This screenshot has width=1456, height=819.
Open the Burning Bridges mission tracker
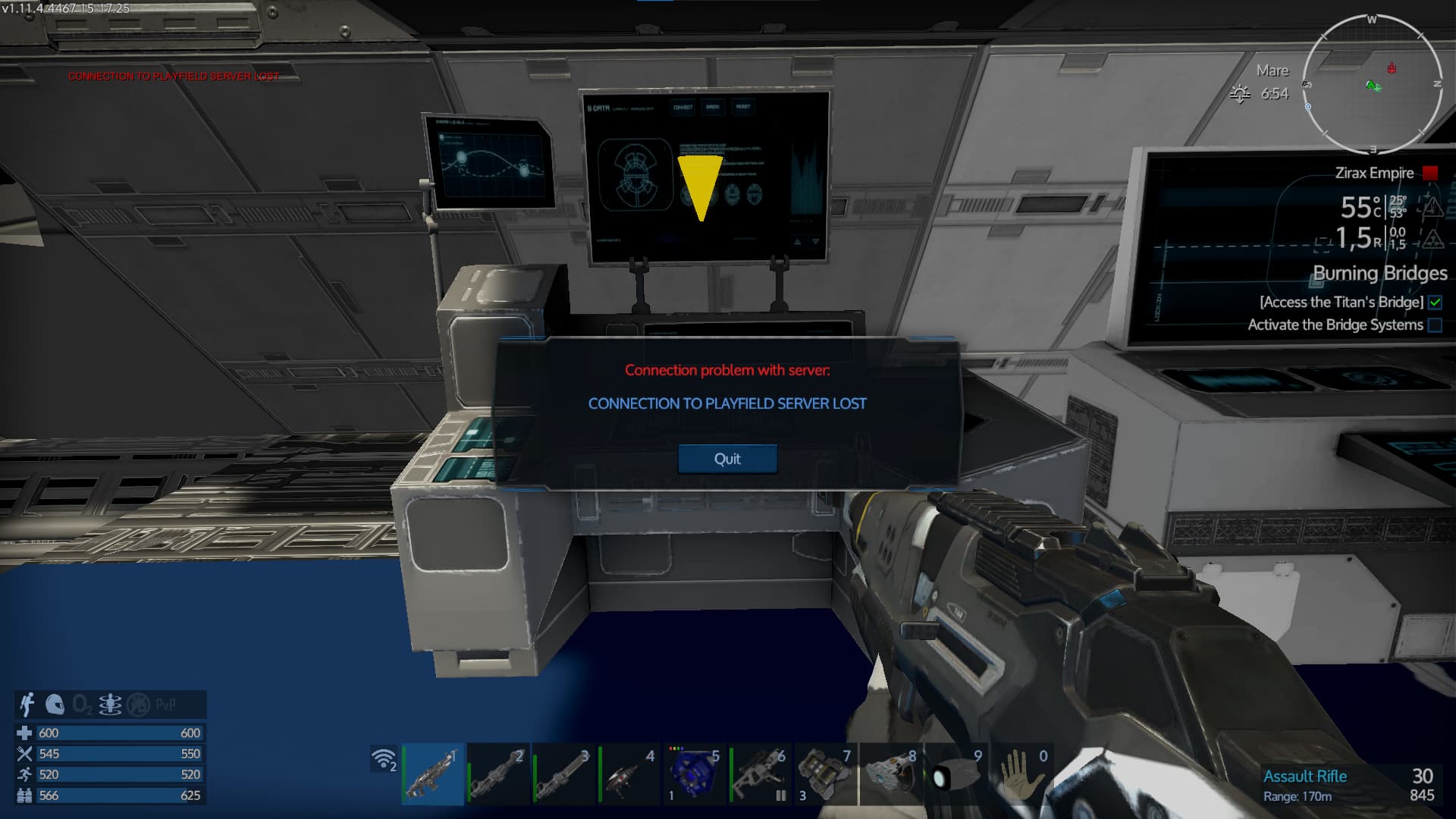(1379, 273)
